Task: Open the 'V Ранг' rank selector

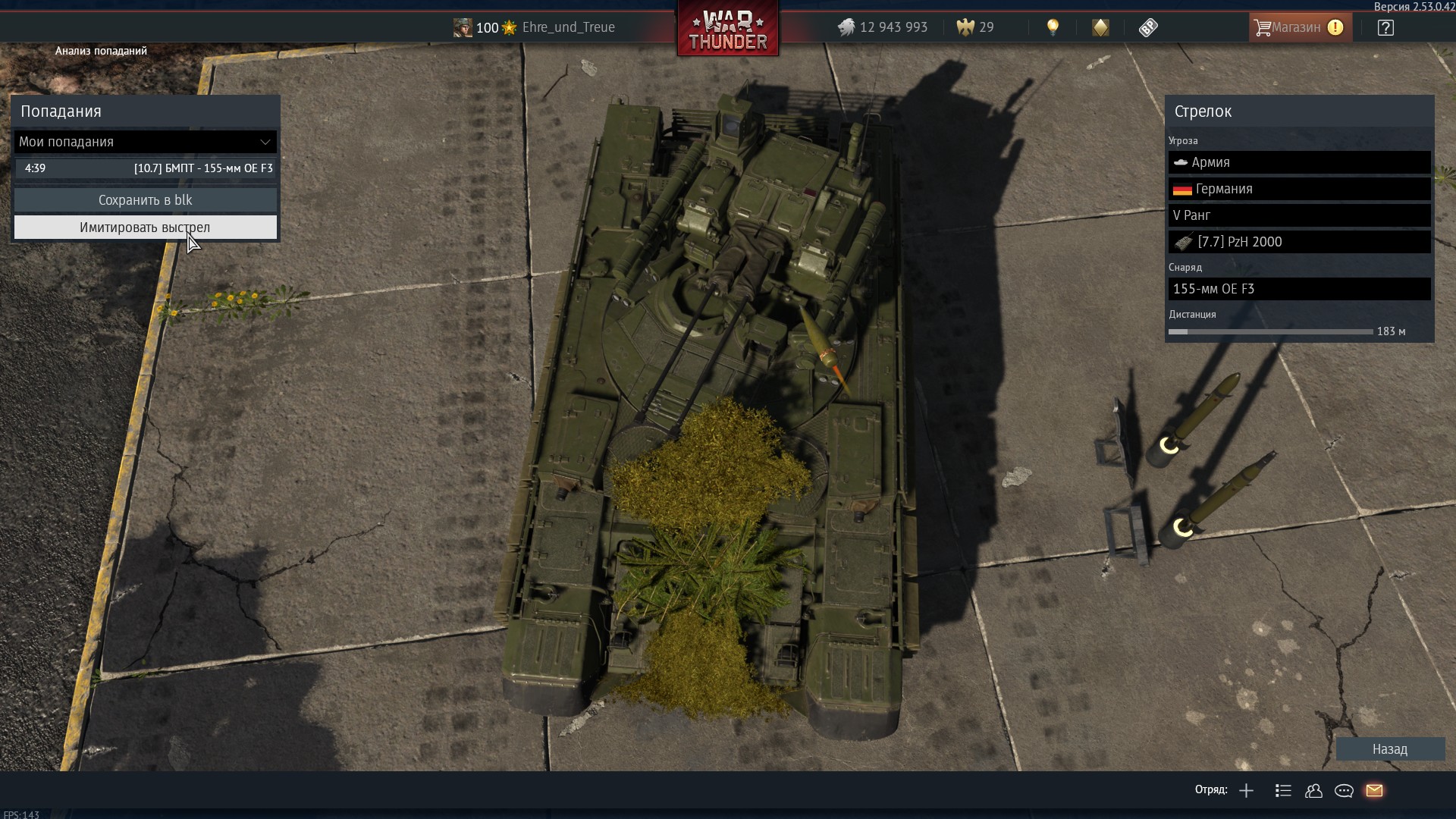Action: point(1299,215)
